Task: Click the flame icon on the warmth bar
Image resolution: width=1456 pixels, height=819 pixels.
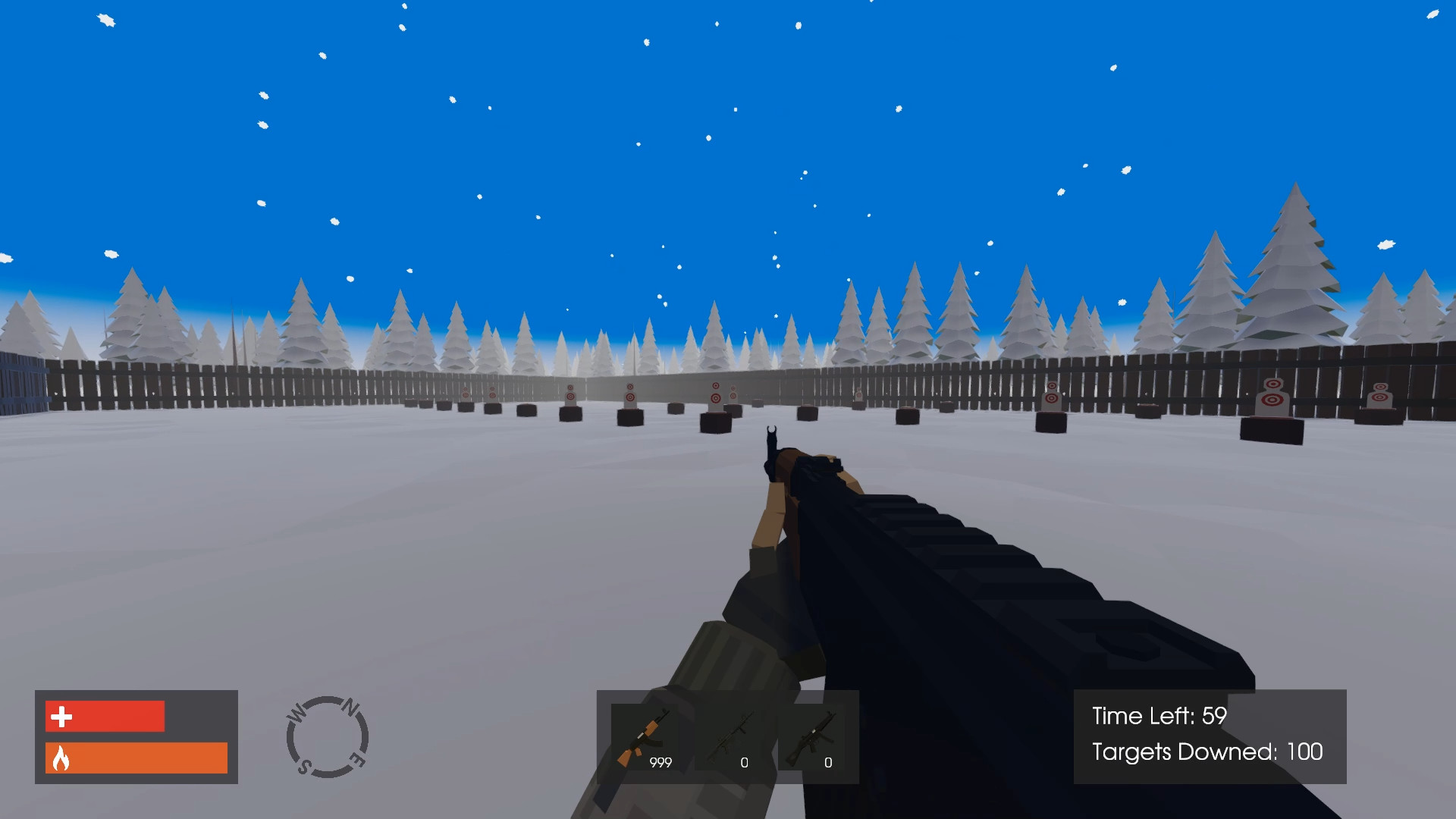Action: (61, 758)
